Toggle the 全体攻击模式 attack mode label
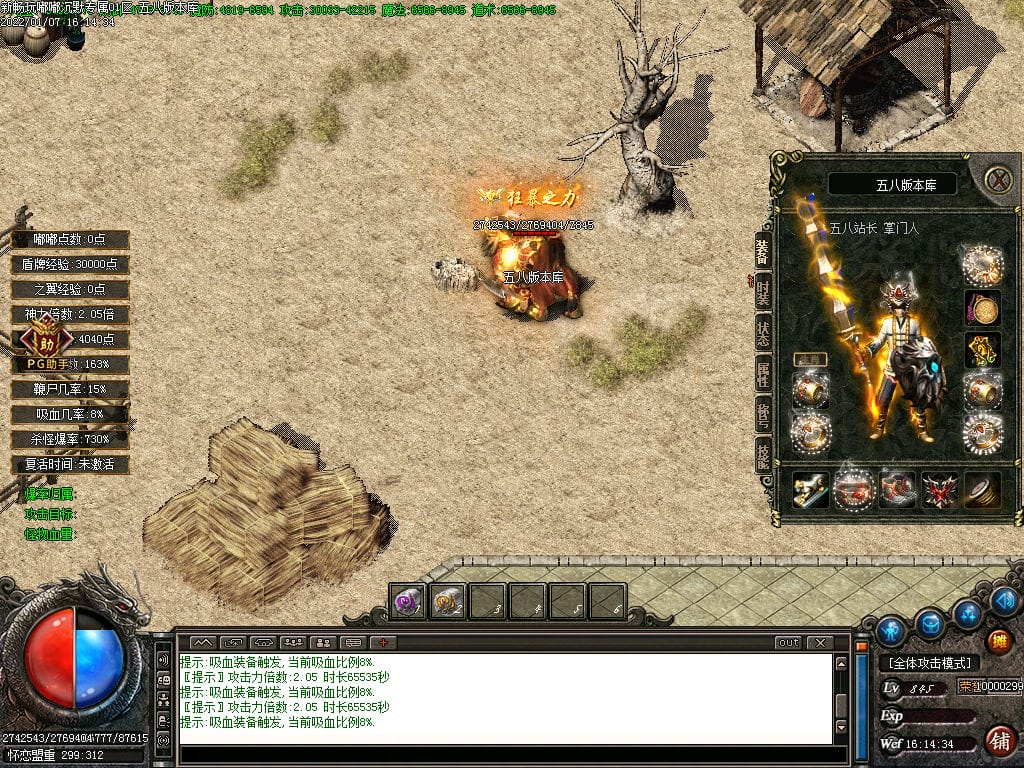 (930, 663)
